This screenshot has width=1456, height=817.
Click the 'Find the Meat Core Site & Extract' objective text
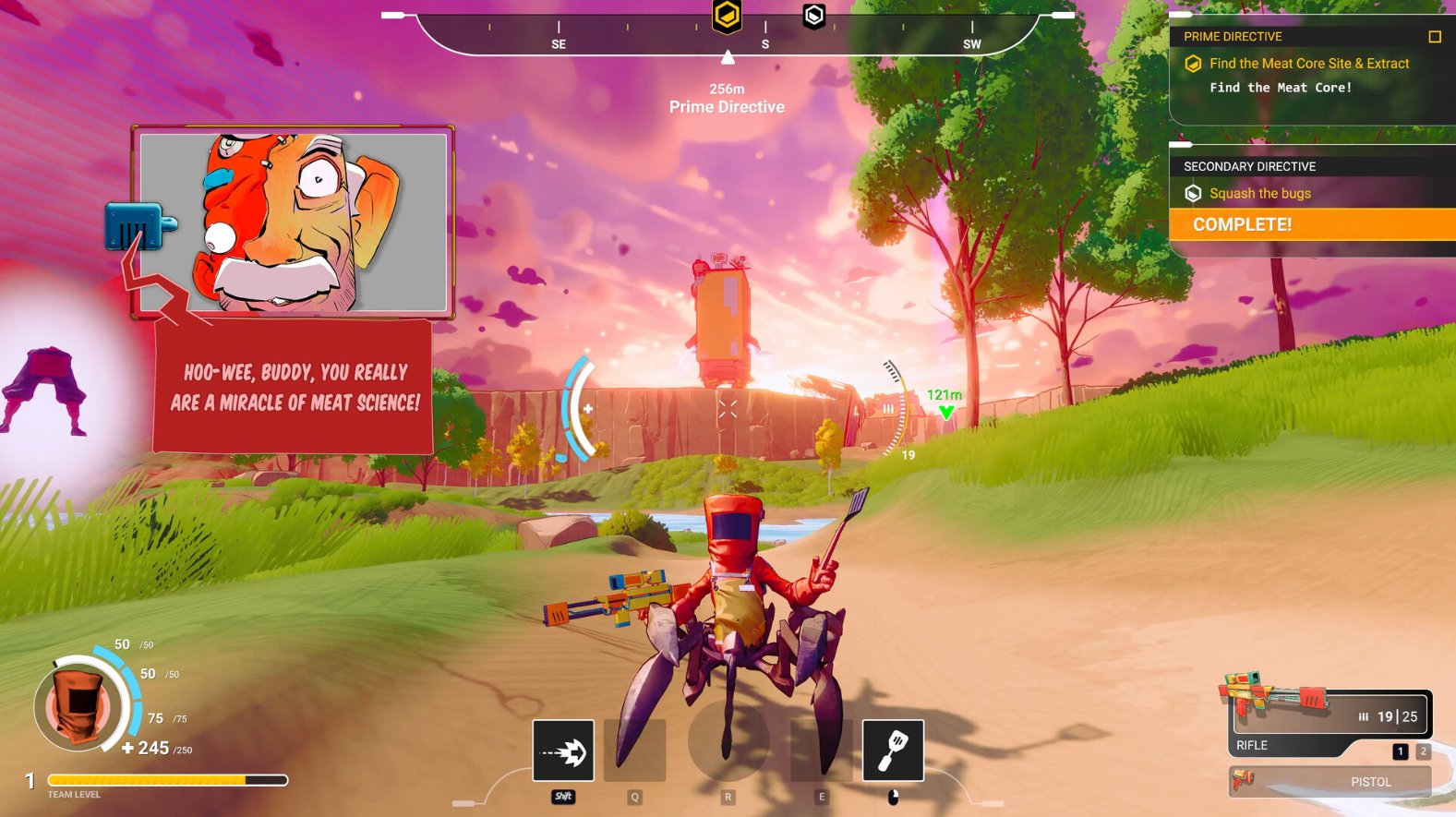[x=1308, y=63]
